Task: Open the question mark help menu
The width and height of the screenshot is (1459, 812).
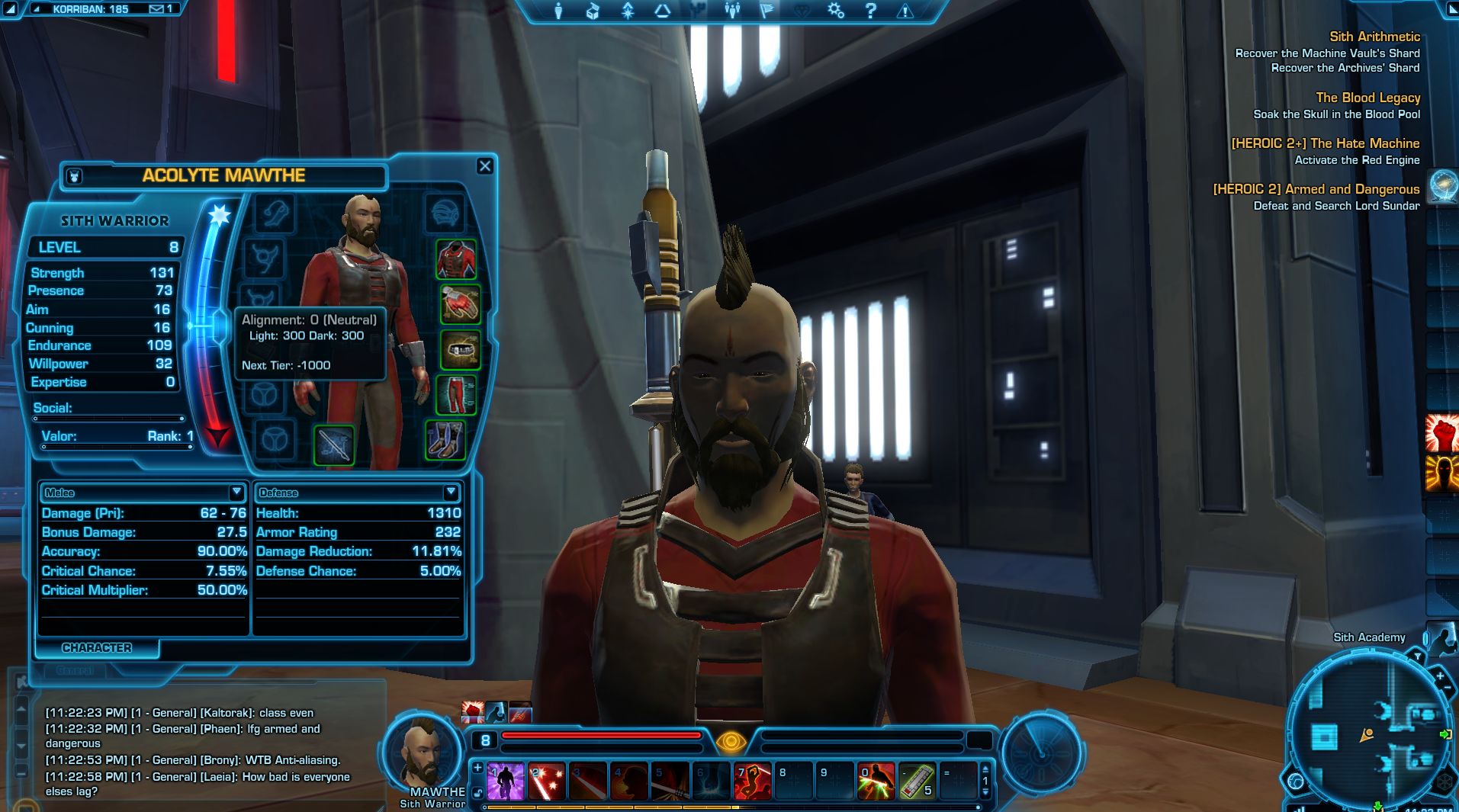Action: pyautogui.click(x=871, y=11)
